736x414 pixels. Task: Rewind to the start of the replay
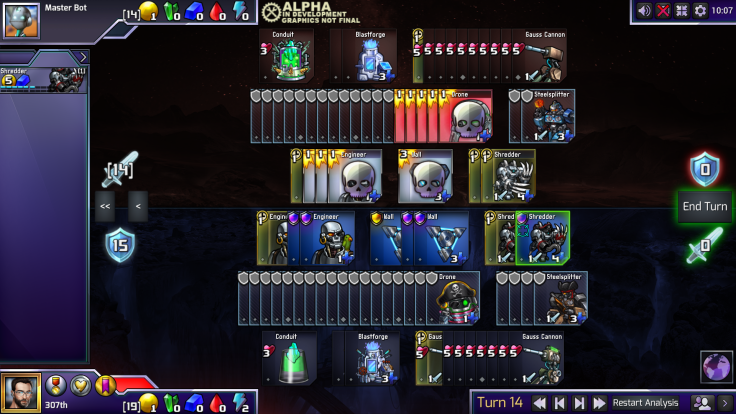pos(541,403)
